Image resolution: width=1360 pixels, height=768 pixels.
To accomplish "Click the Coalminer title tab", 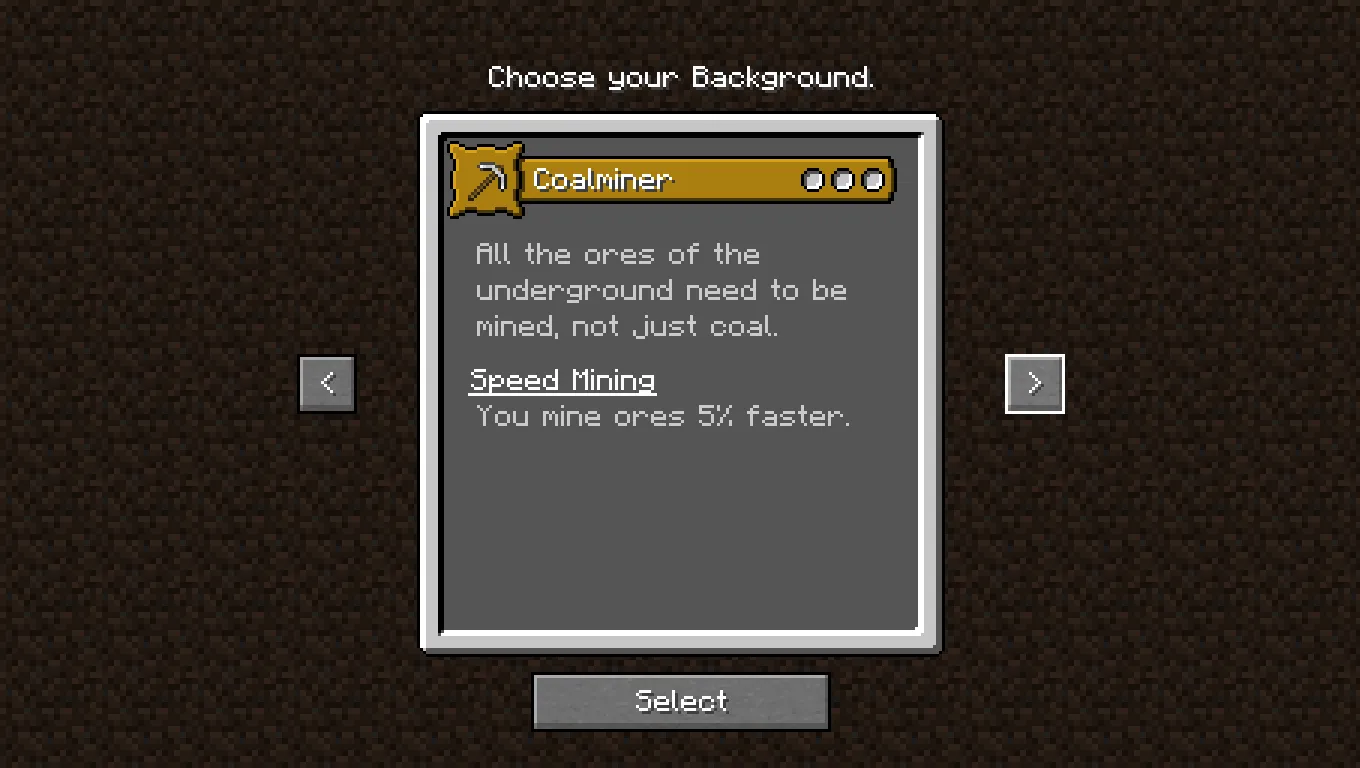I will pyautogui.click(x=602, y=180).
